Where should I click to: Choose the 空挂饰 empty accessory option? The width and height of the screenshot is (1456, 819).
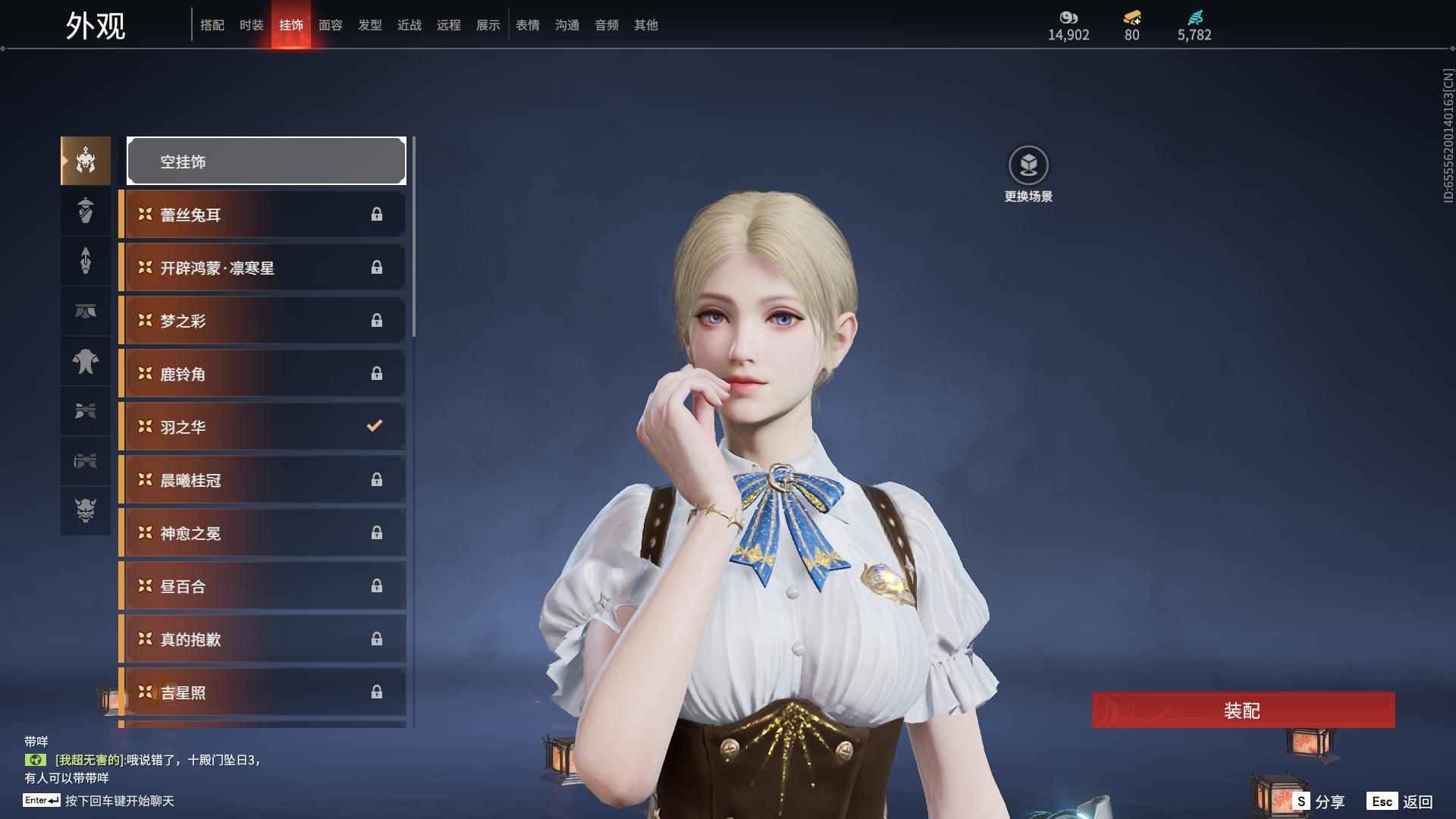[266, 161]
